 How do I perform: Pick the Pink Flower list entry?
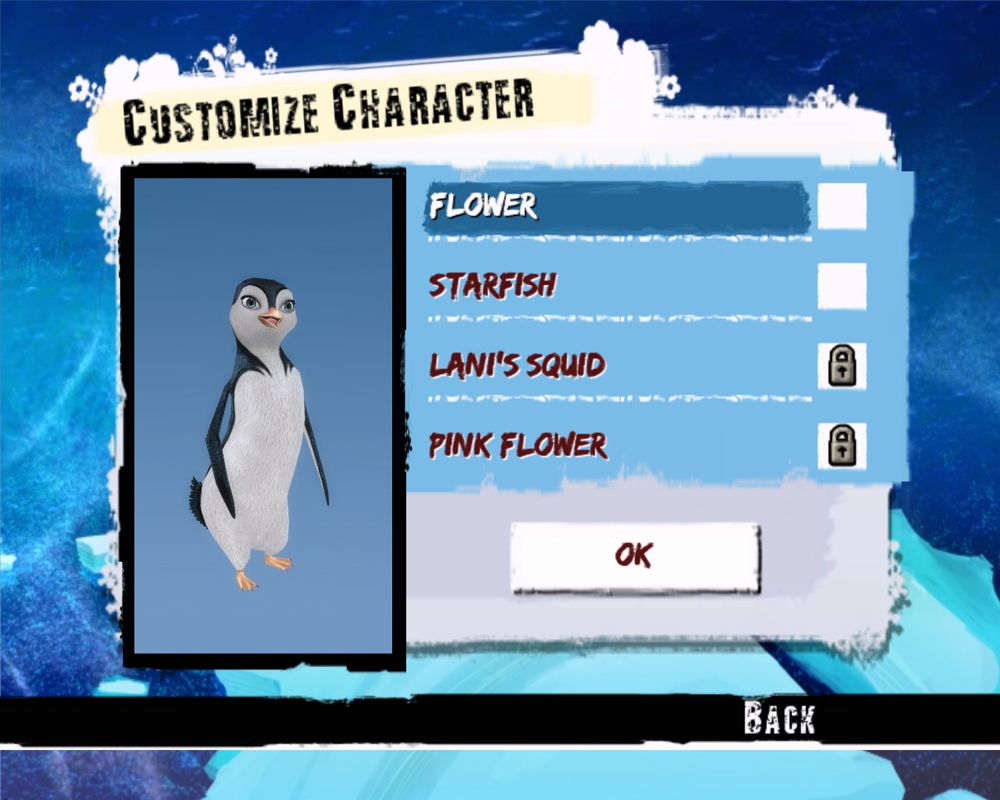pos(518,445)
